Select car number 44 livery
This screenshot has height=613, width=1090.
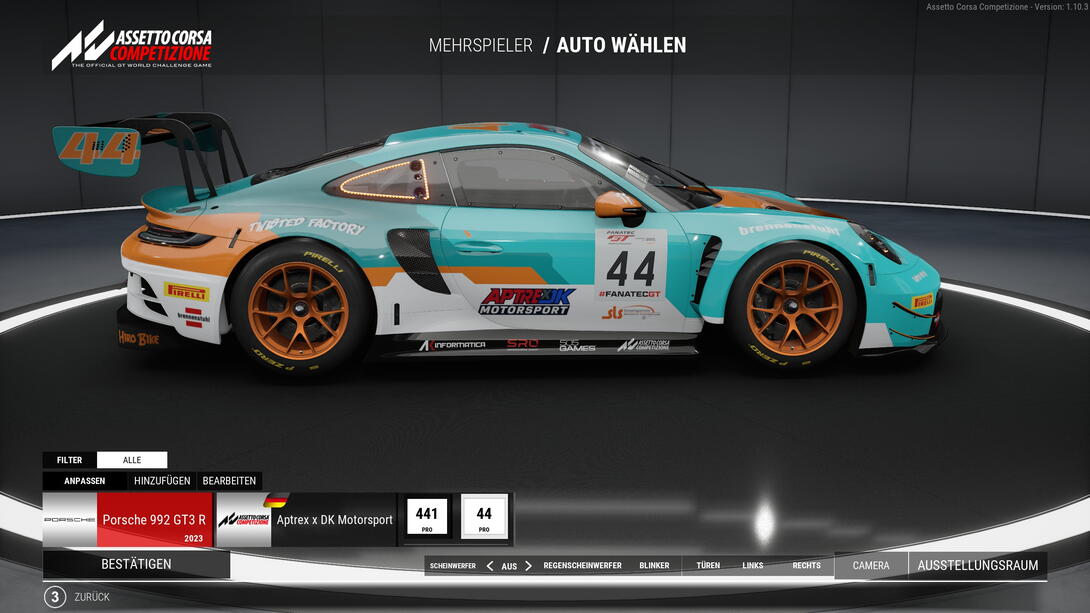click(x=484, y=519)
